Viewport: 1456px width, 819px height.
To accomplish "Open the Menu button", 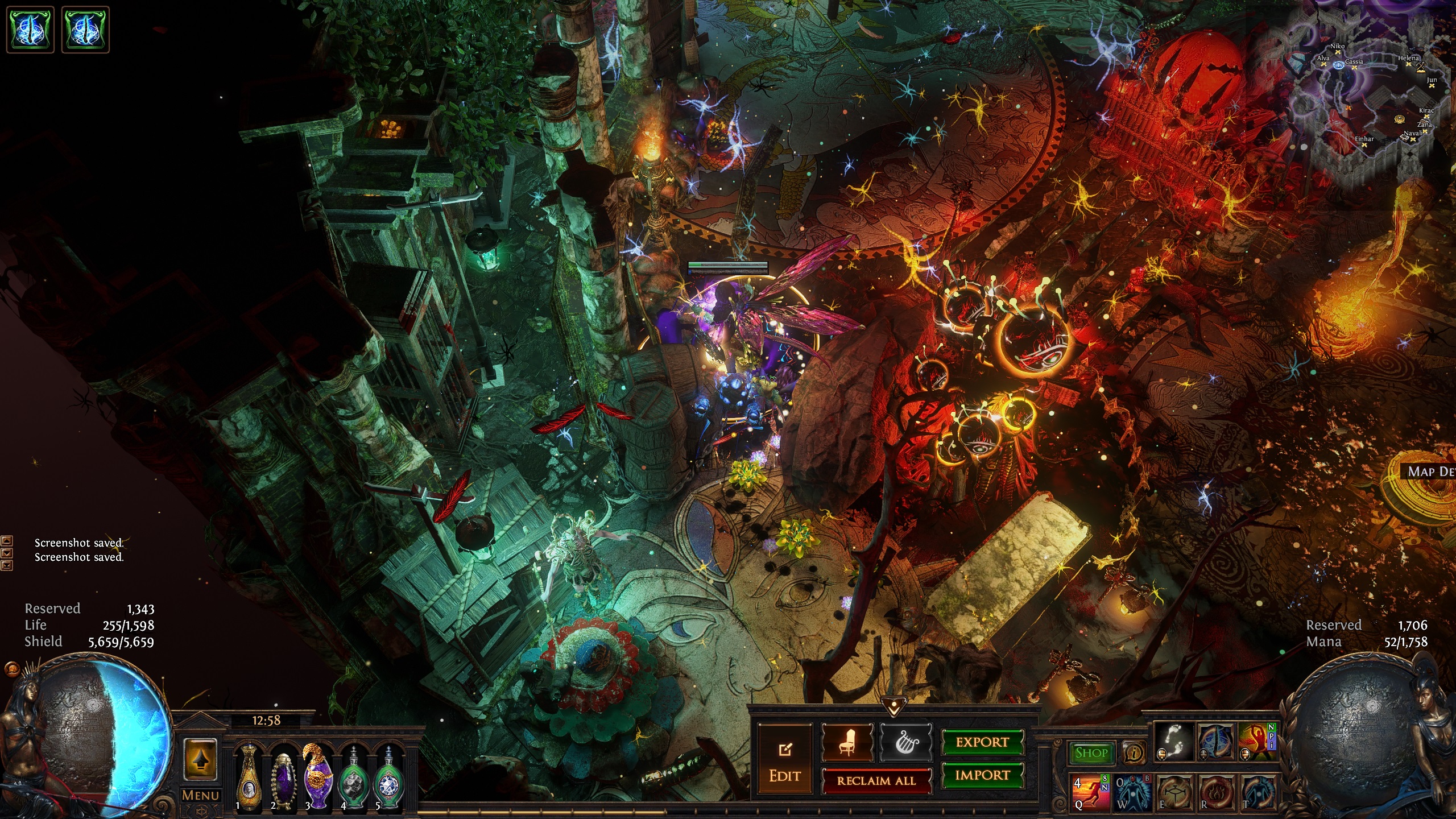I will click(200, 795).
